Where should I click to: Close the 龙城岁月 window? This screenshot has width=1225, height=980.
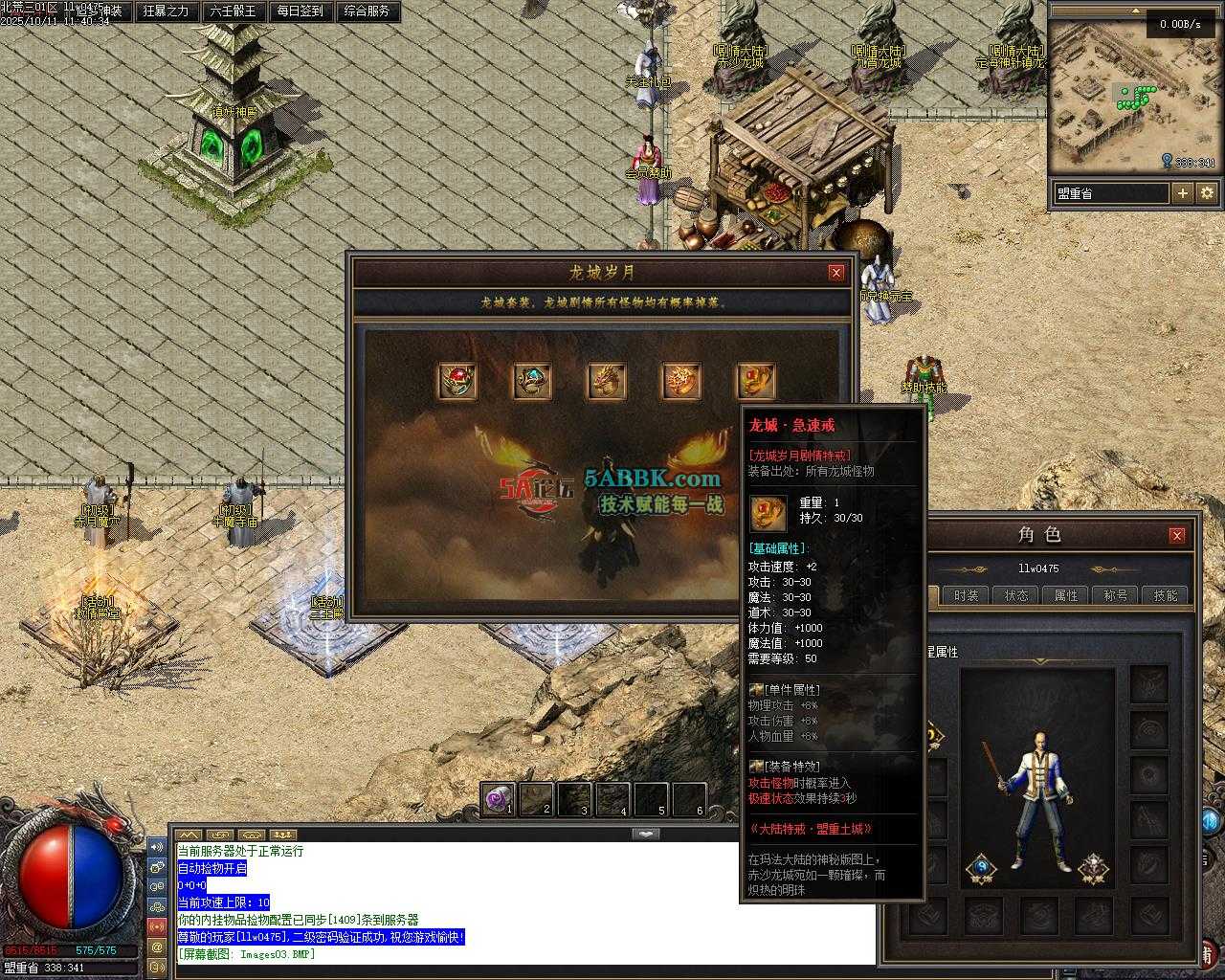pyautogui.click(x=836, y=273)
